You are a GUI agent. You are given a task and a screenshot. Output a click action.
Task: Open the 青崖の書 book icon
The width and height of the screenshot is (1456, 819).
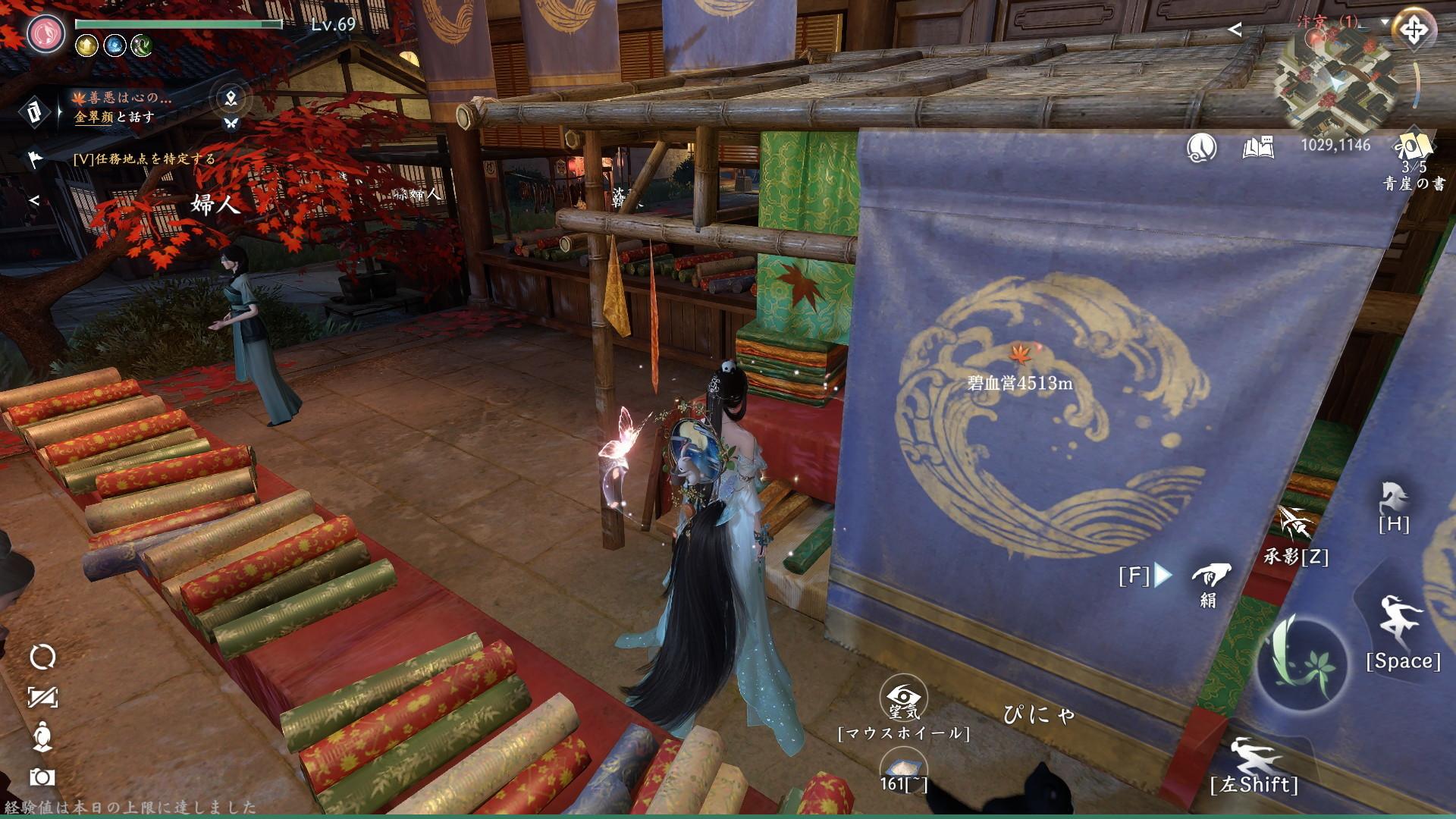coord(1413,147)
